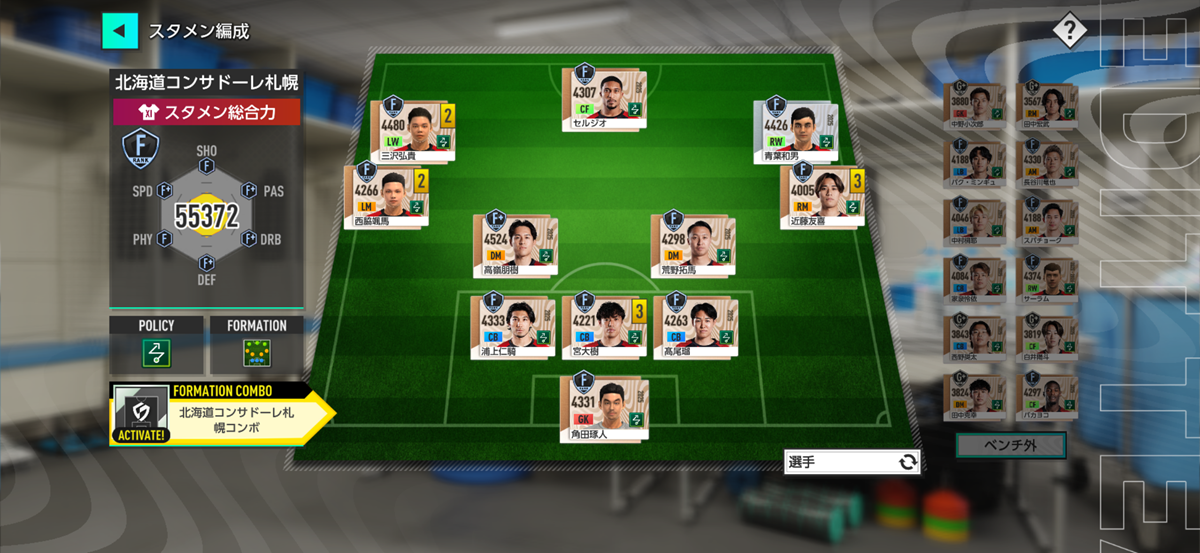1200x553 pixels.
Task: Pick LM player 西脇颯馬 card
Action: click(x=385, y=196)
